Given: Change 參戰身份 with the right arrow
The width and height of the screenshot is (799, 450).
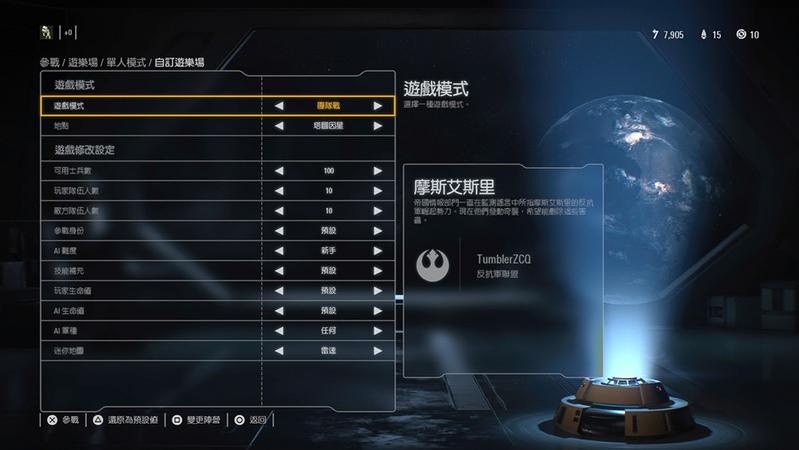Looking at the screenshot, I should click(378, 231).
